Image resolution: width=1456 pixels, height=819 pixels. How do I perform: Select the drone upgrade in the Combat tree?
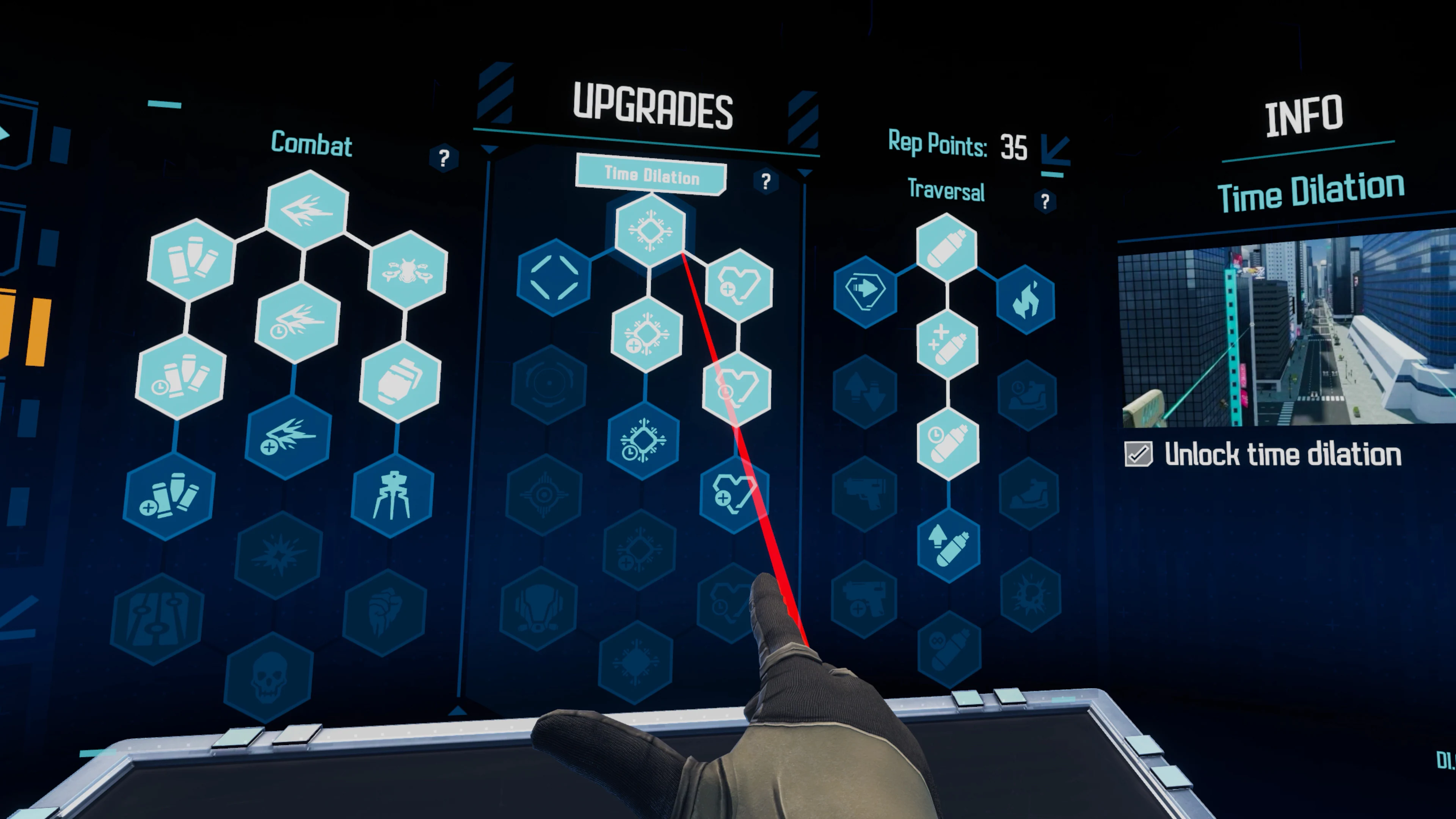pyautogui.click(x=409, y=271)
